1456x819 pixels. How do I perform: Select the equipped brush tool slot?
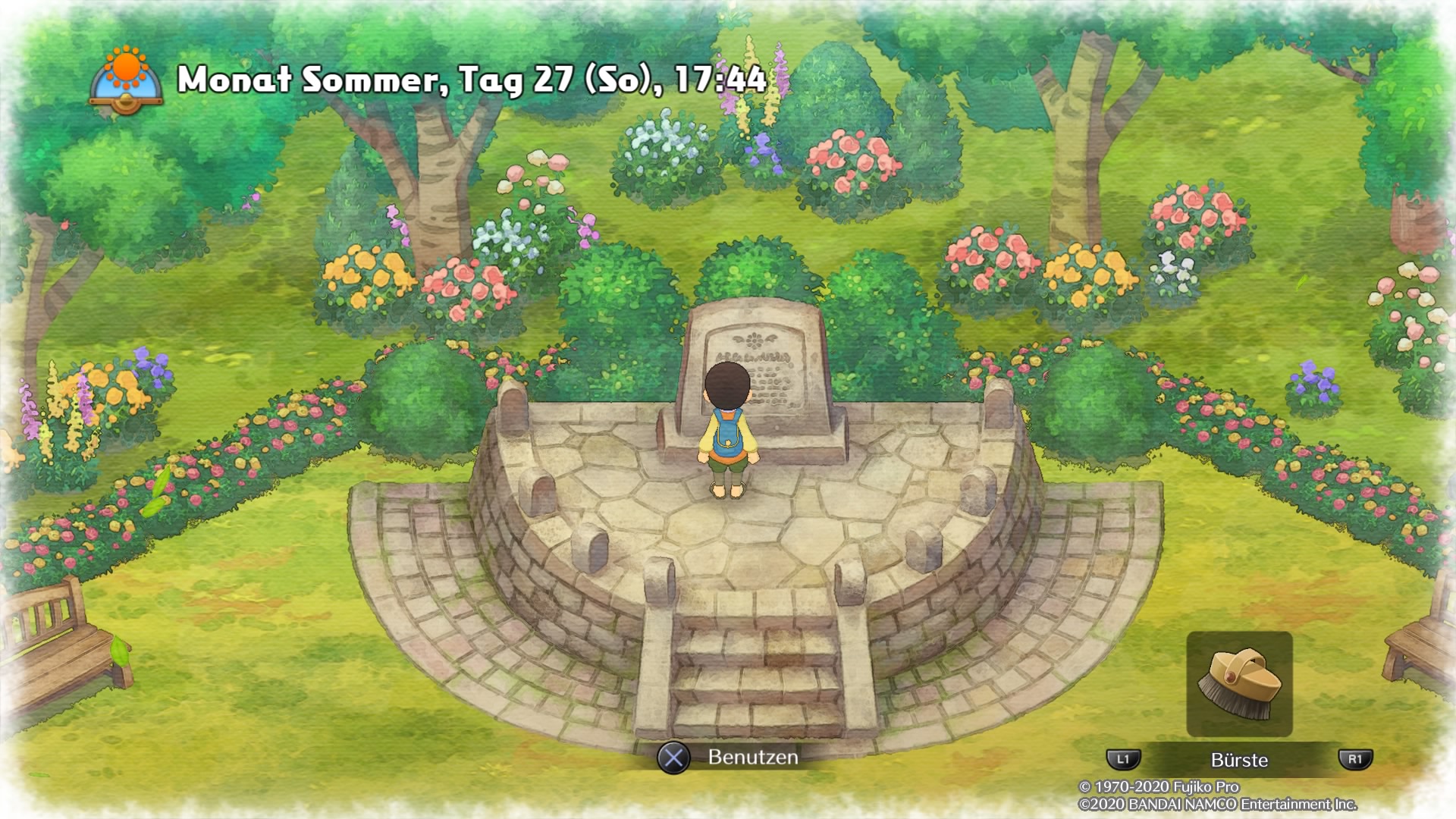1239,684
